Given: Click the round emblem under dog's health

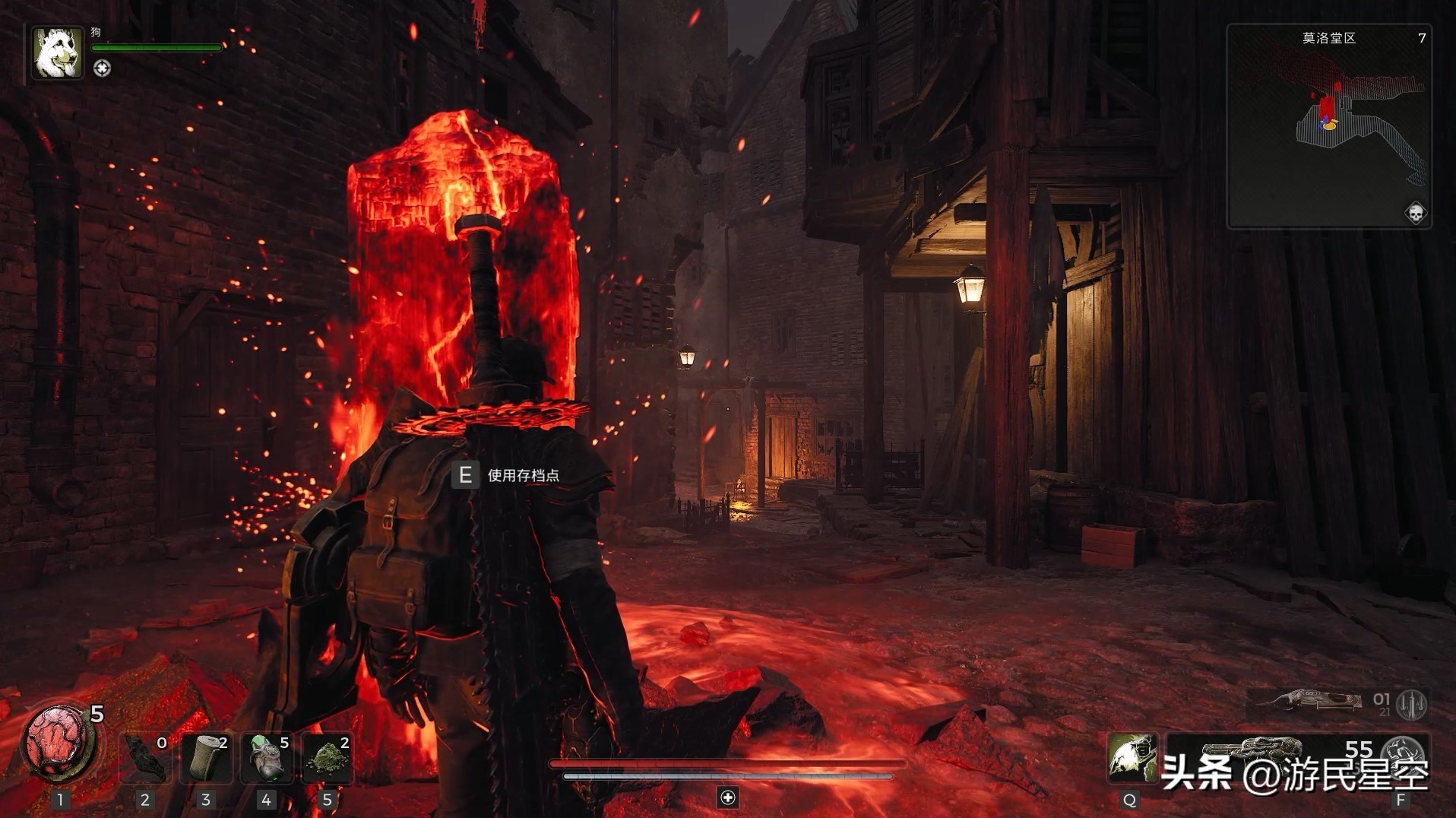Looking at the screenshot, I should click(x=102, y=68).
